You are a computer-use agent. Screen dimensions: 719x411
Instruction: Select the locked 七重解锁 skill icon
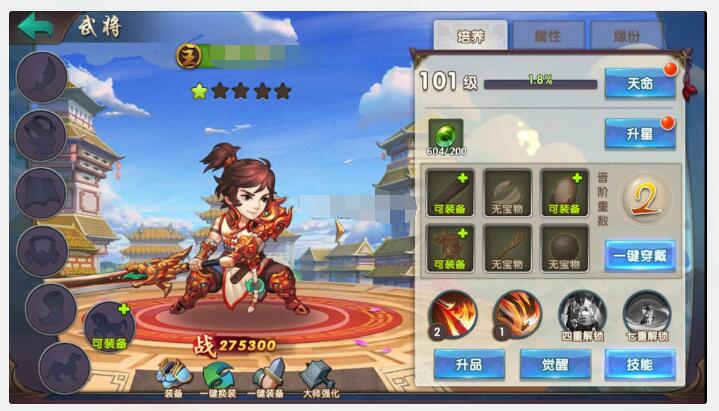(x=647, y=313)
